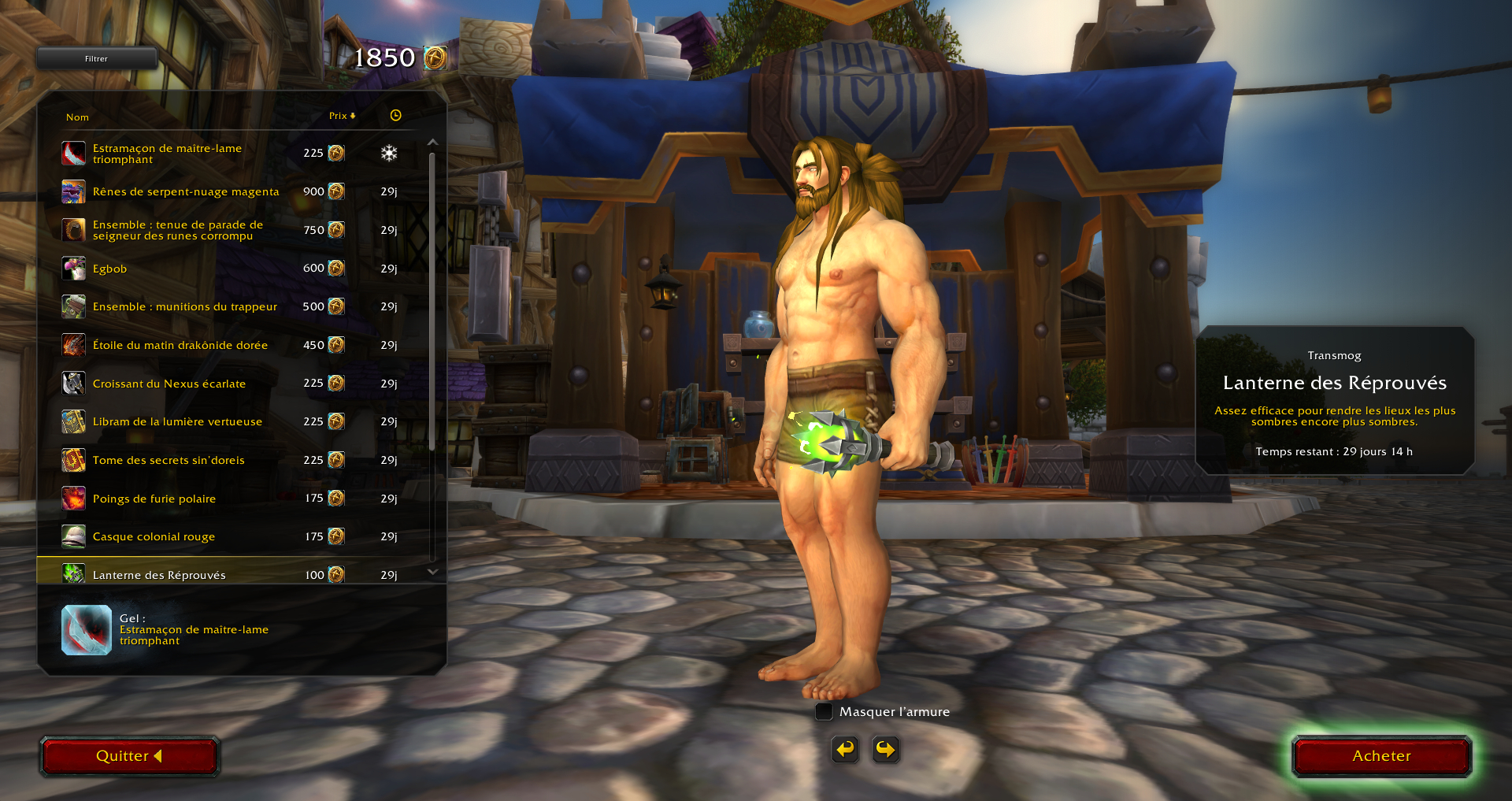Rotate the character model left
This screenshot has width=1512, height=801.
point(845,749)
